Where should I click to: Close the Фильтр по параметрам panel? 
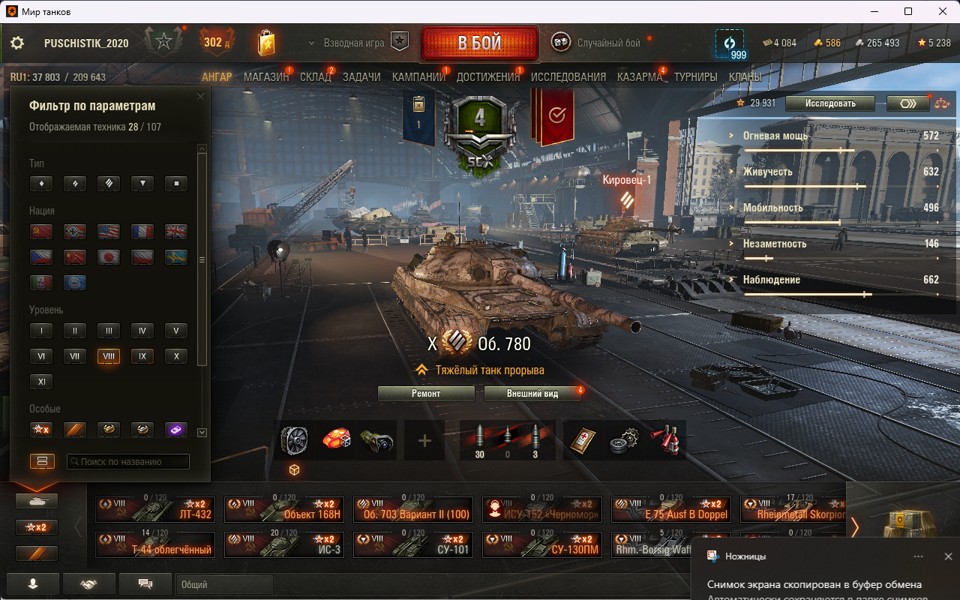coord(201,97)
